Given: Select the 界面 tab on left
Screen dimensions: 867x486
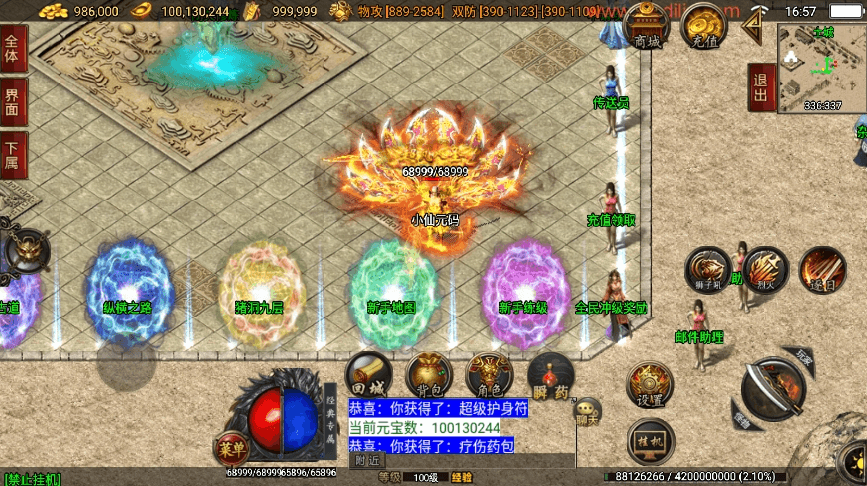Looking at the screenshot, I should coord(13,99).
